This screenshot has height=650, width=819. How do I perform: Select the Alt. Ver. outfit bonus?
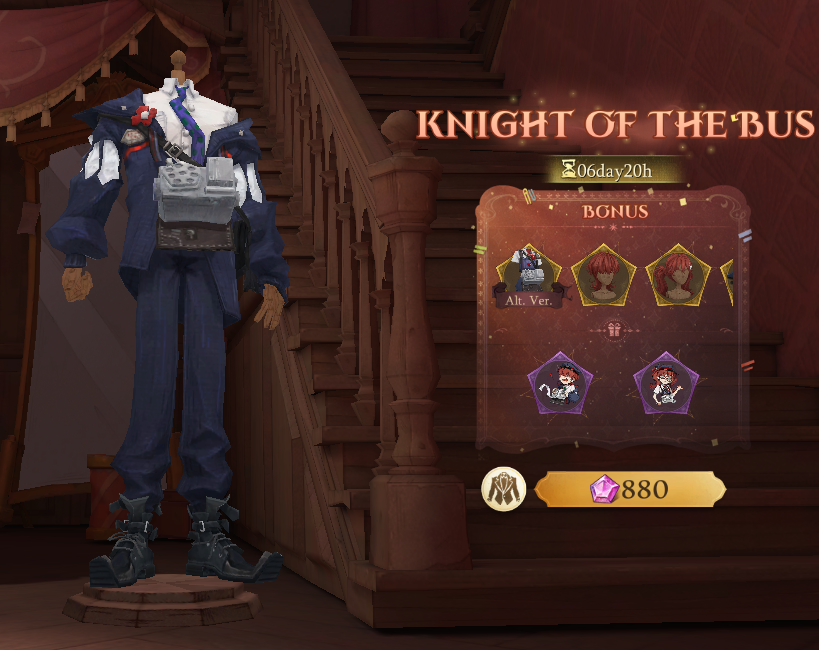pos(528,273)
